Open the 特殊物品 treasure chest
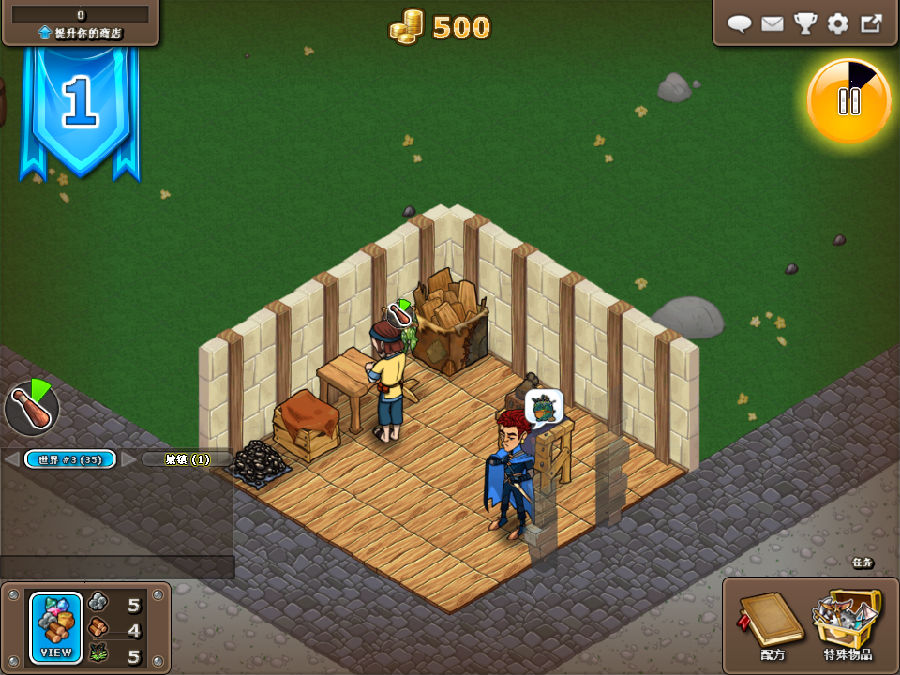Viewport: 900px width, 675px height. tap(847, 623)
